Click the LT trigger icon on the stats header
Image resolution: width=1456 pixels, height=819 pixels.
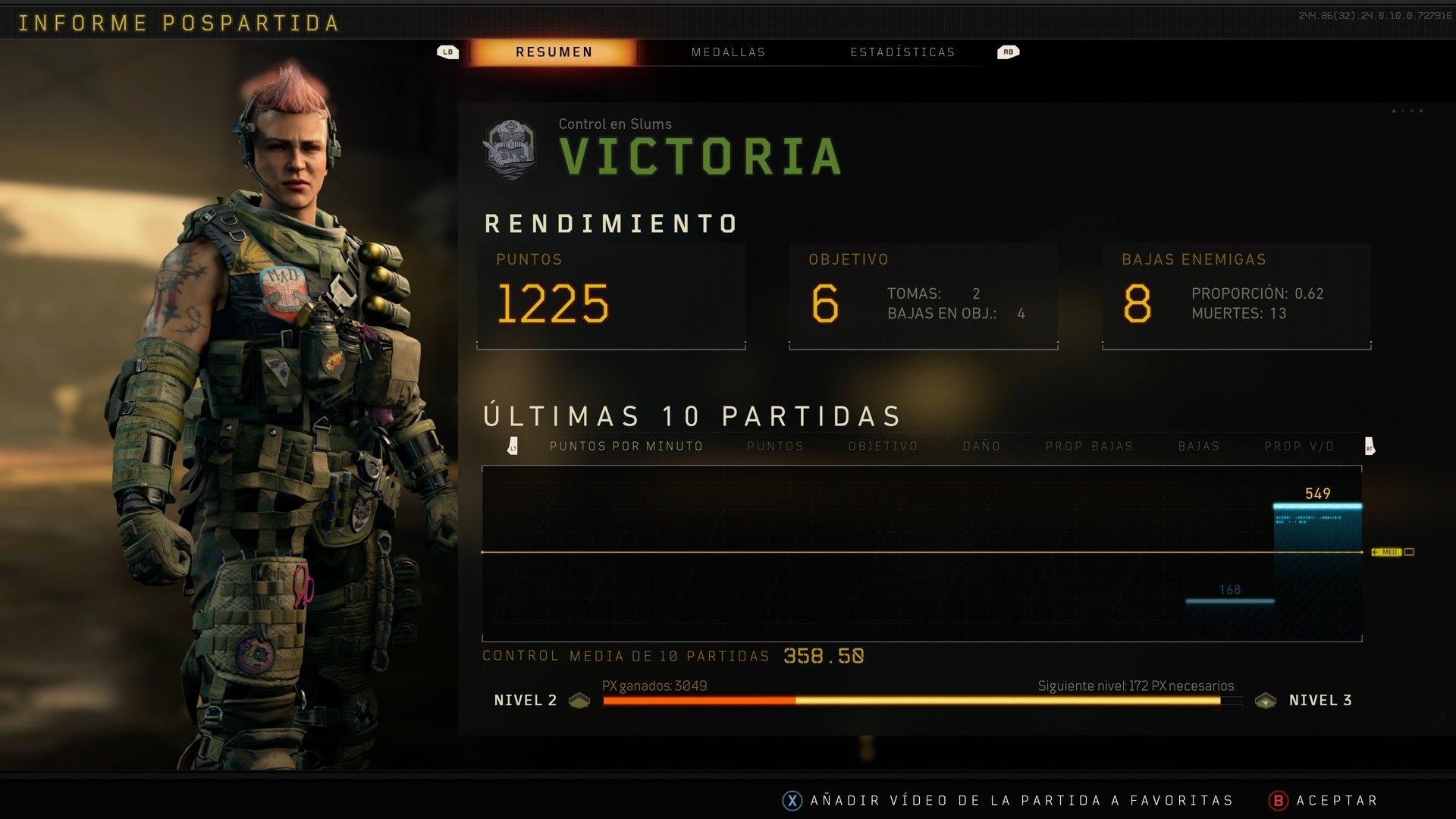point(515,447)
